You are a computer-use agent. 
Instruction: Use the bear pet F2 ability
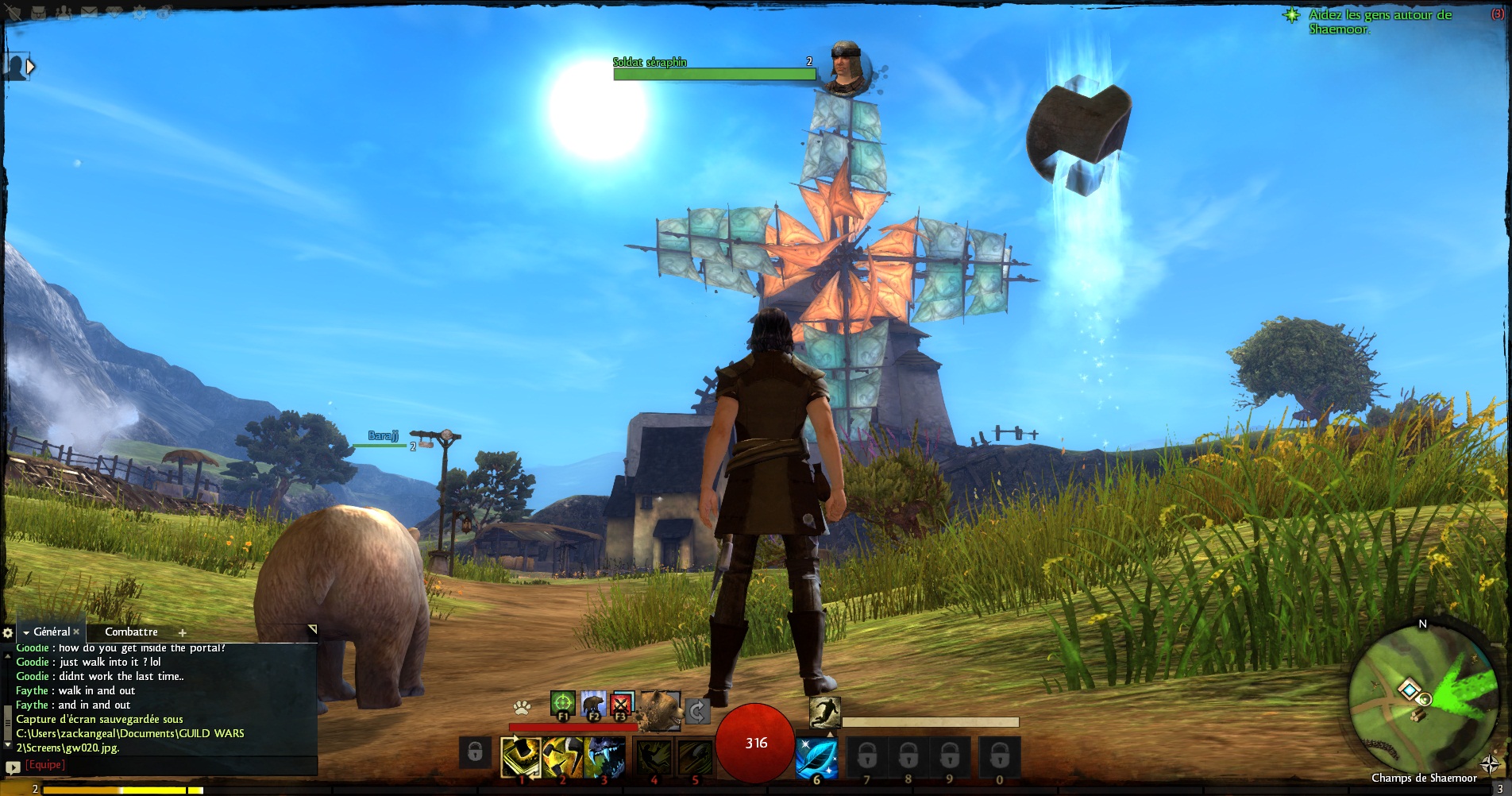(592, 704)
